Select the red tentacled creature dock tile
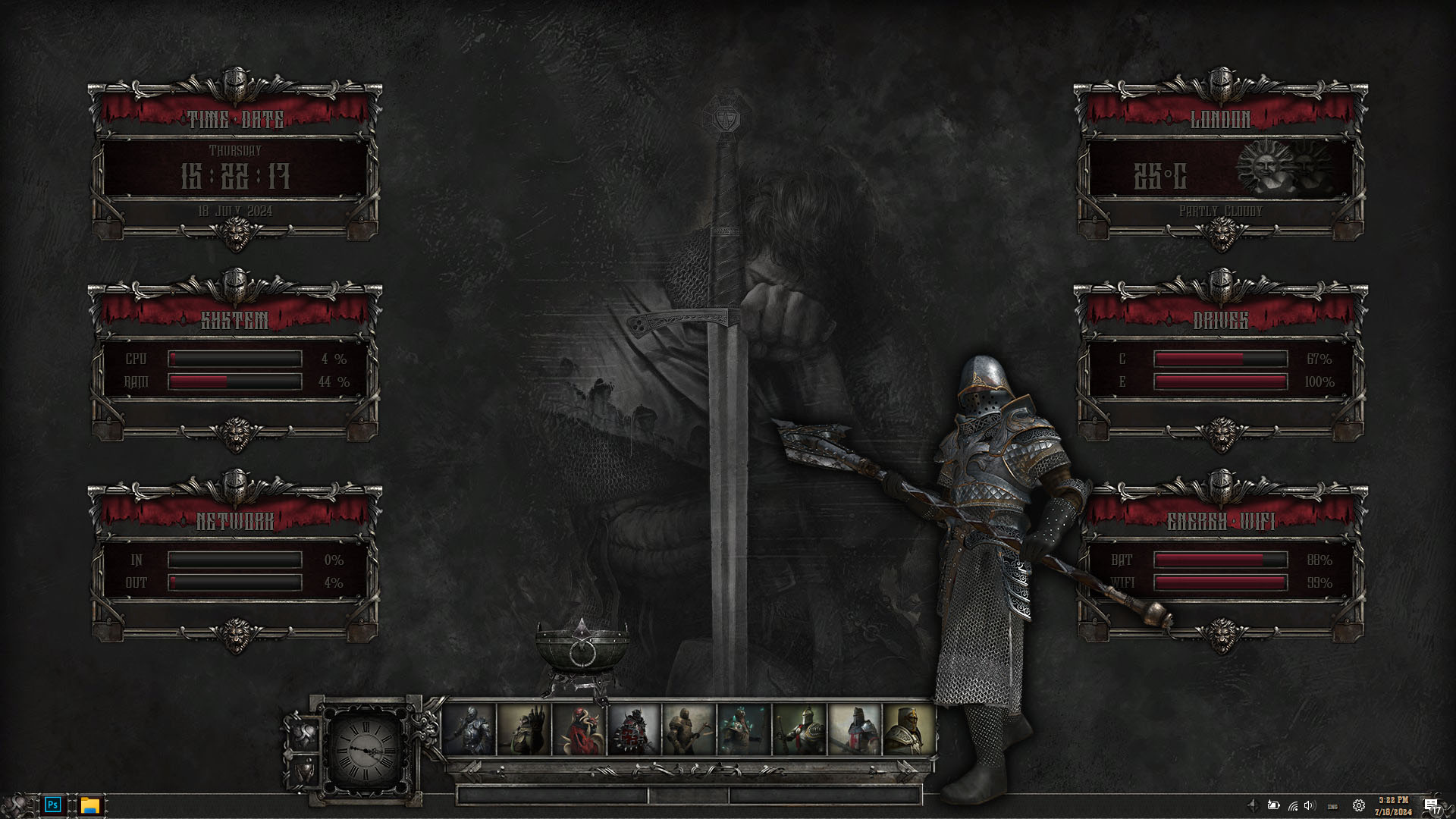Image resolution: width=1456 pixels, height=819 pixels. (579, 730)
